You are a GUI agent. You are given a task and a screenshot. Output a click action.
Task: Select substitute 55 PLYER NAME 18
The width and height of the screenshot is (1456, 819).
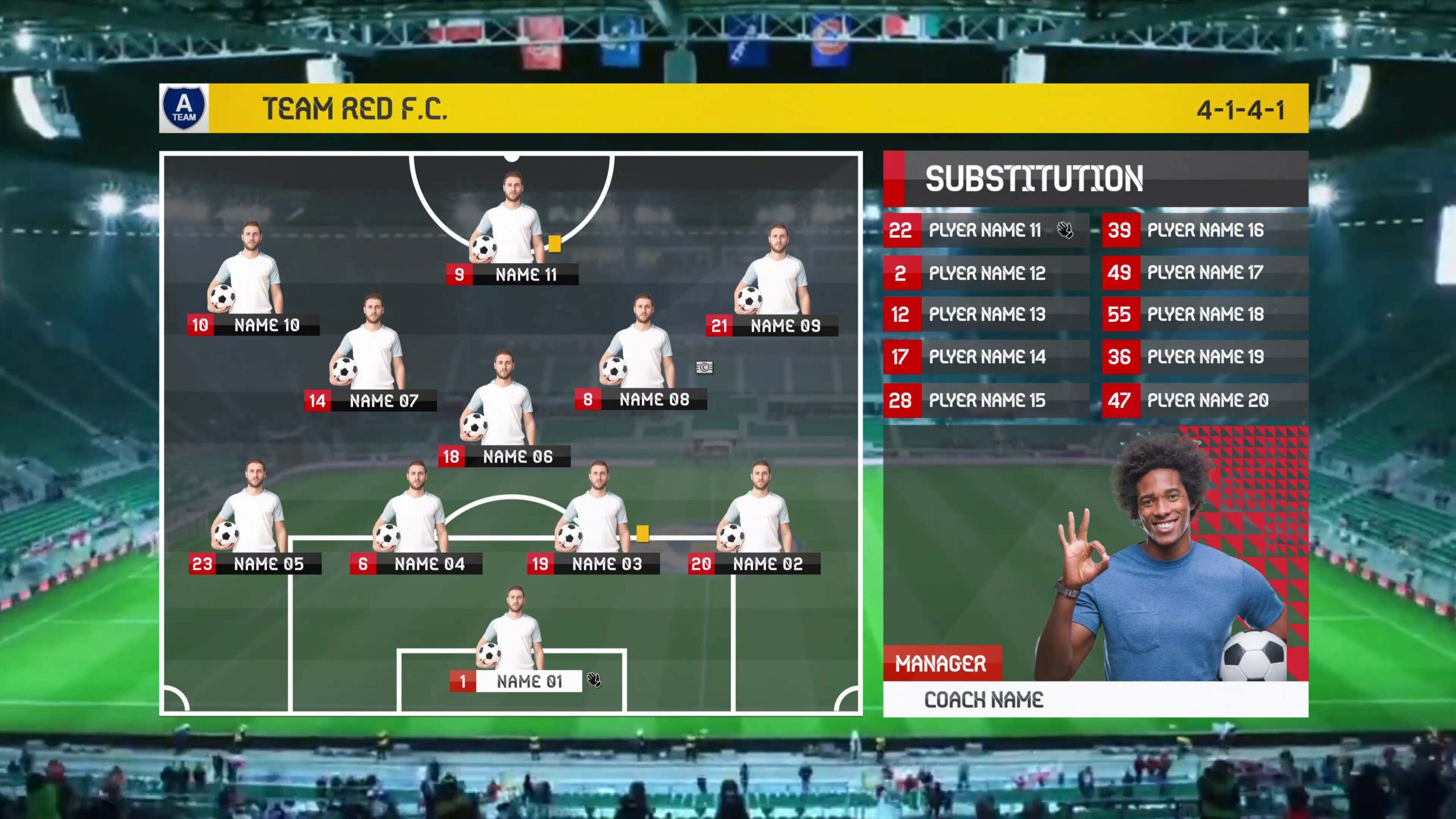(1205, 315)
